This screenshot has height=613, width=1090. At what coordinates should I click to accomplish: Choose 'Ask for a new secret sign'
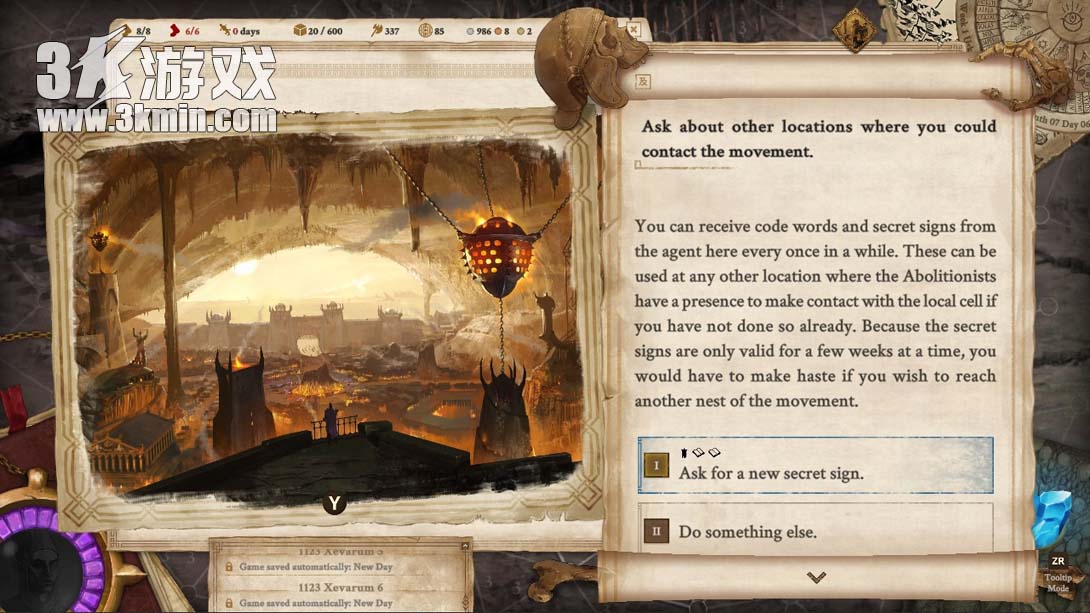[x=815, y=465]
